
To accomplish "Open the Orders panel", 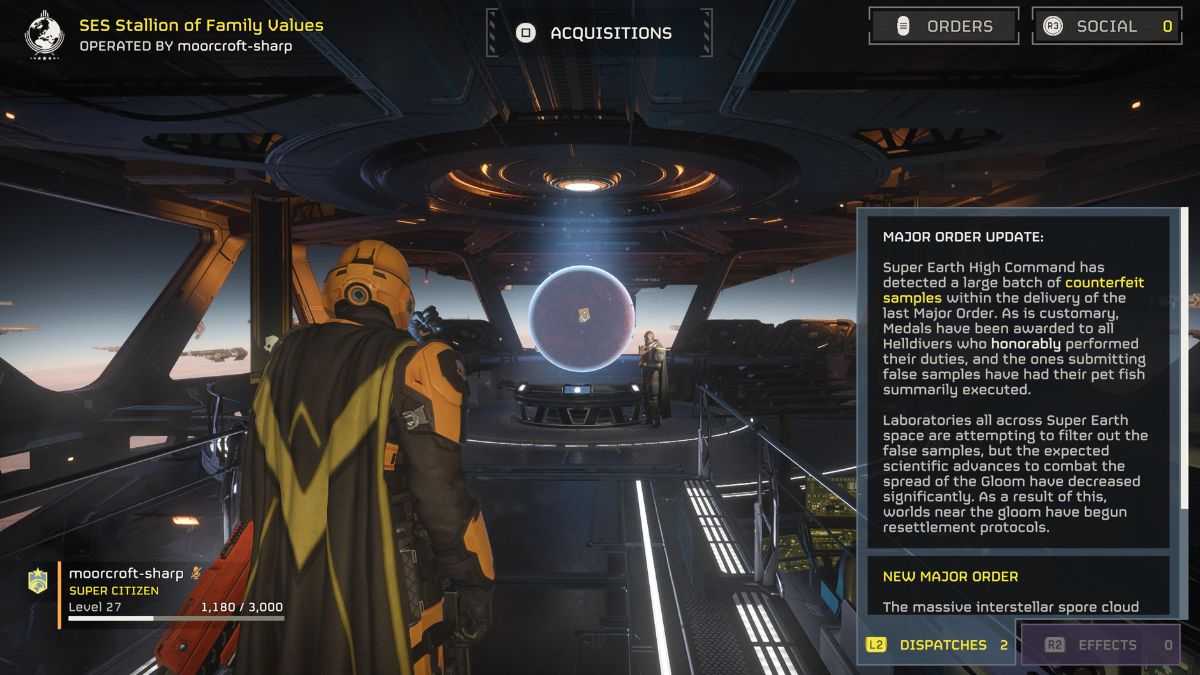I will [944, 27].
